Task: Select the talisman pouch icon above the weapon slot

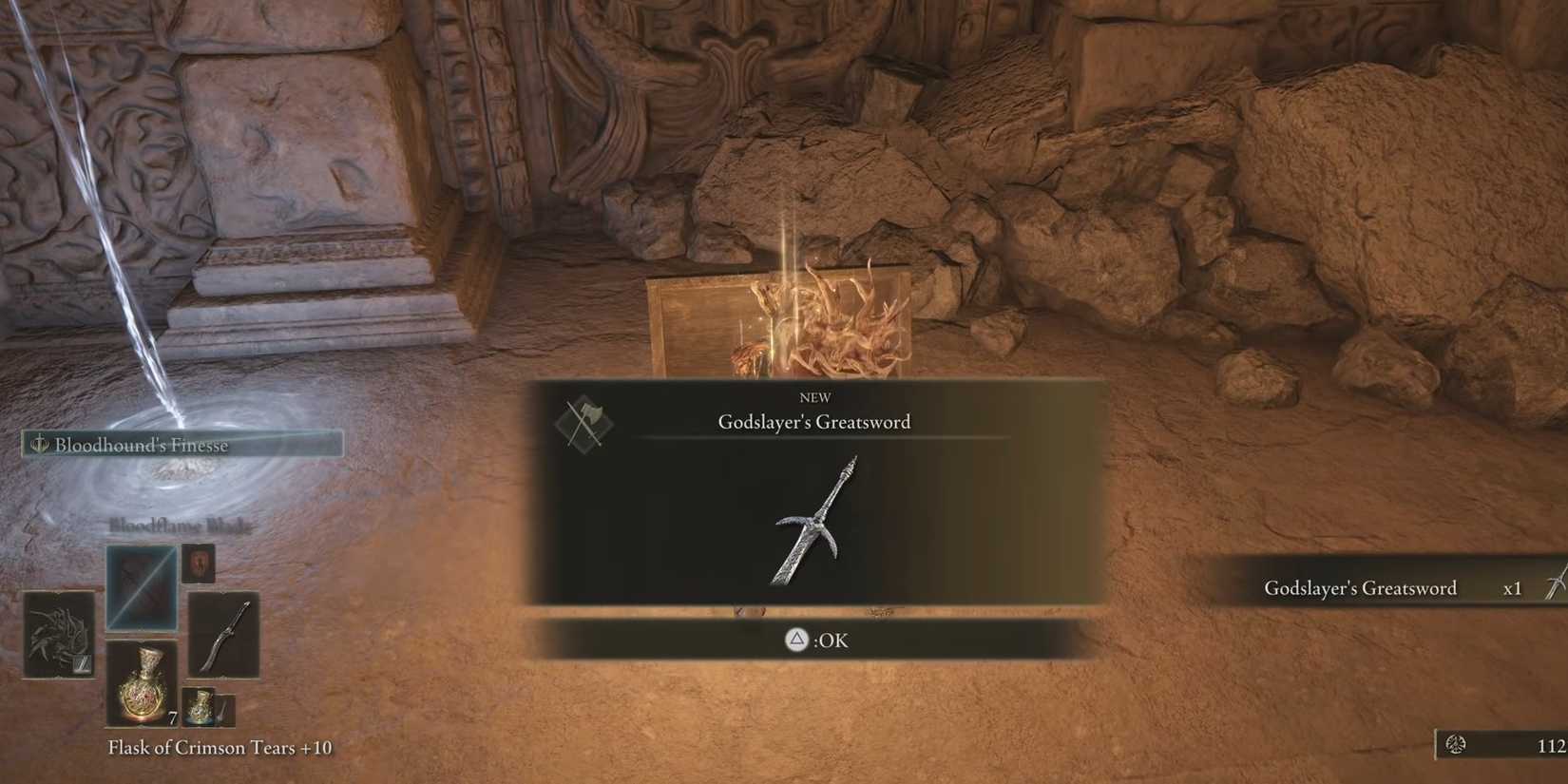Action: click(x=198, y=563)
